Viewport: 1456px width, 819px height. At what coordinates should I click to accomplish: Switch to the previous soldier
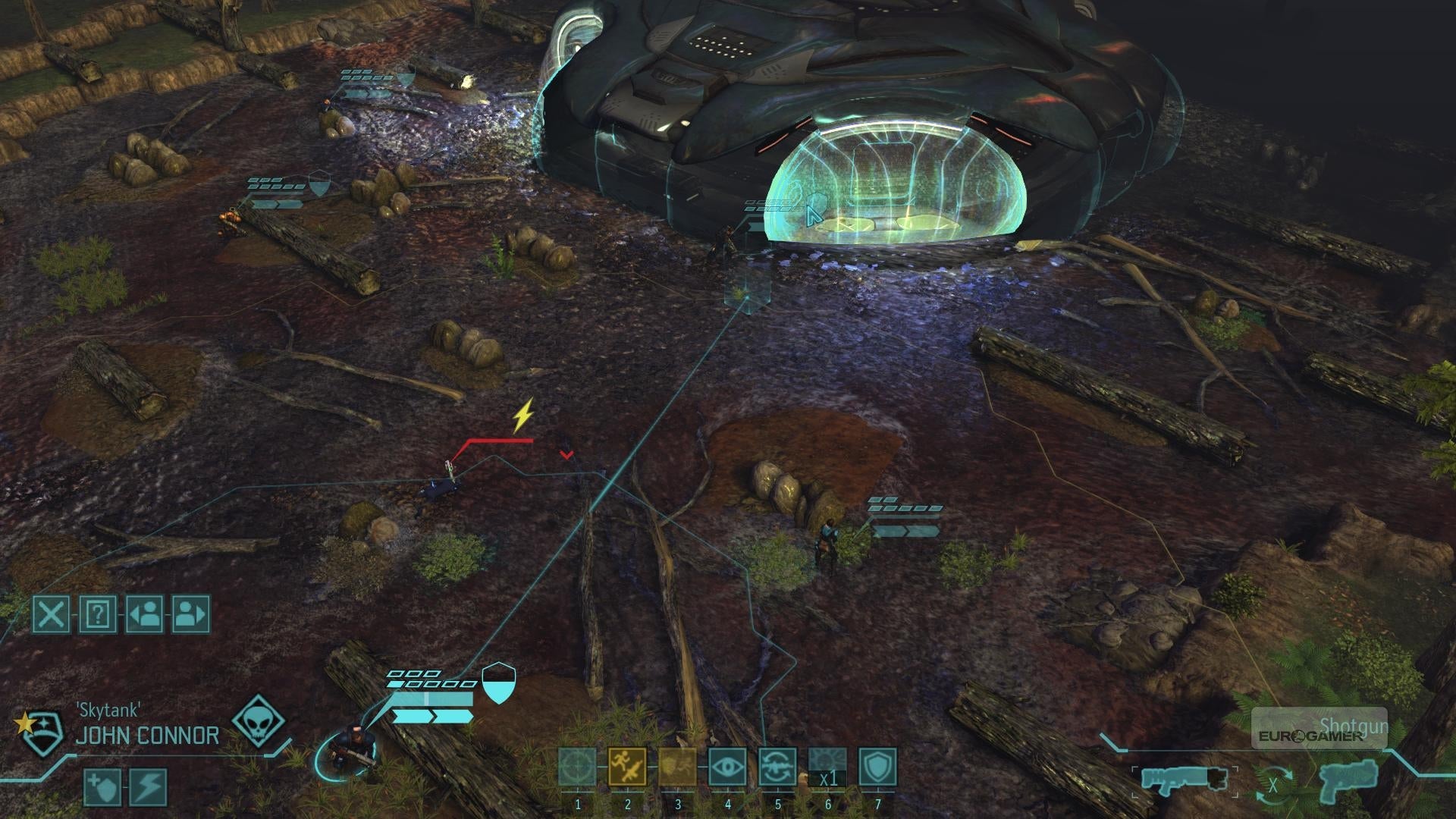click(x=145, y=613)
